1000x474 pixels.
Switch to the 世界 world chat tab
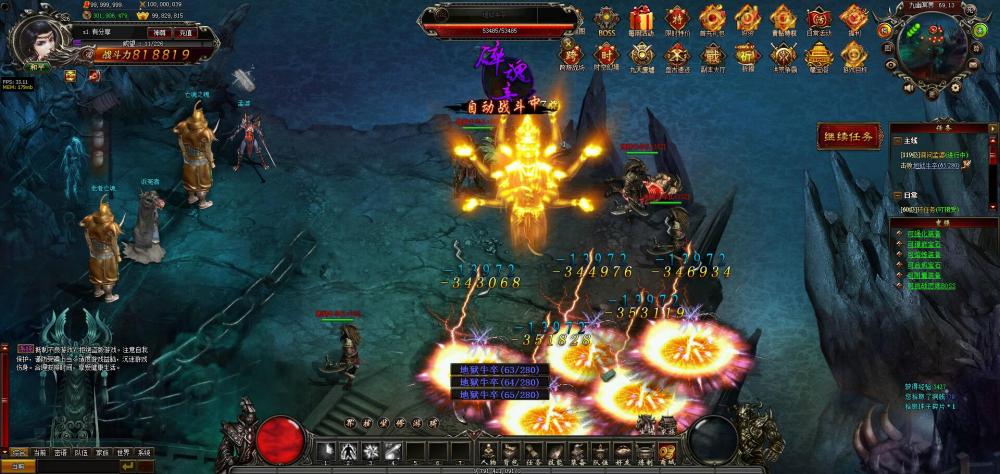[122, 453]
